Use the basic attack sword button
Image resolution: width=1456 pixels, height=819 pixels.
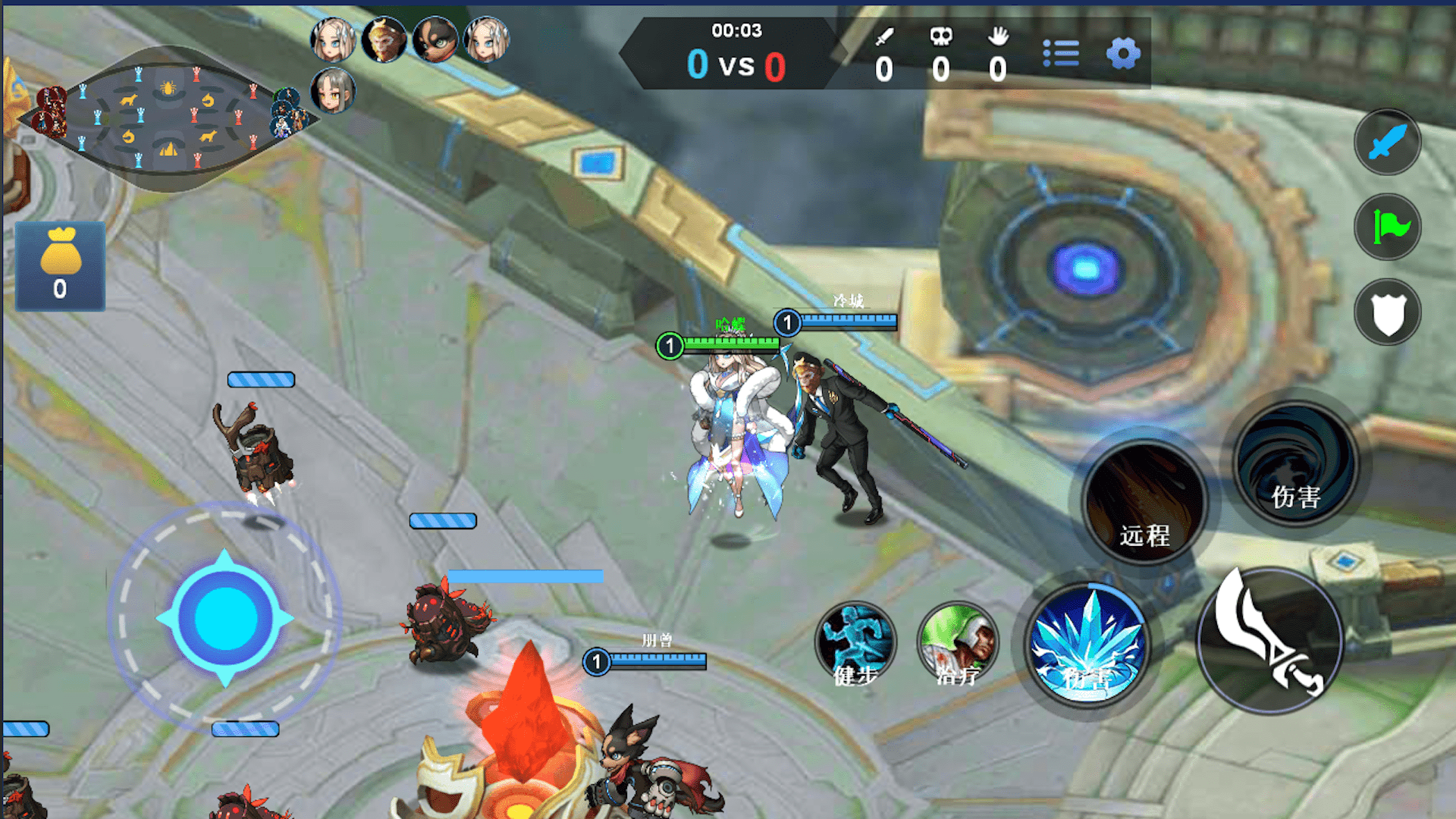[1270, 641]
